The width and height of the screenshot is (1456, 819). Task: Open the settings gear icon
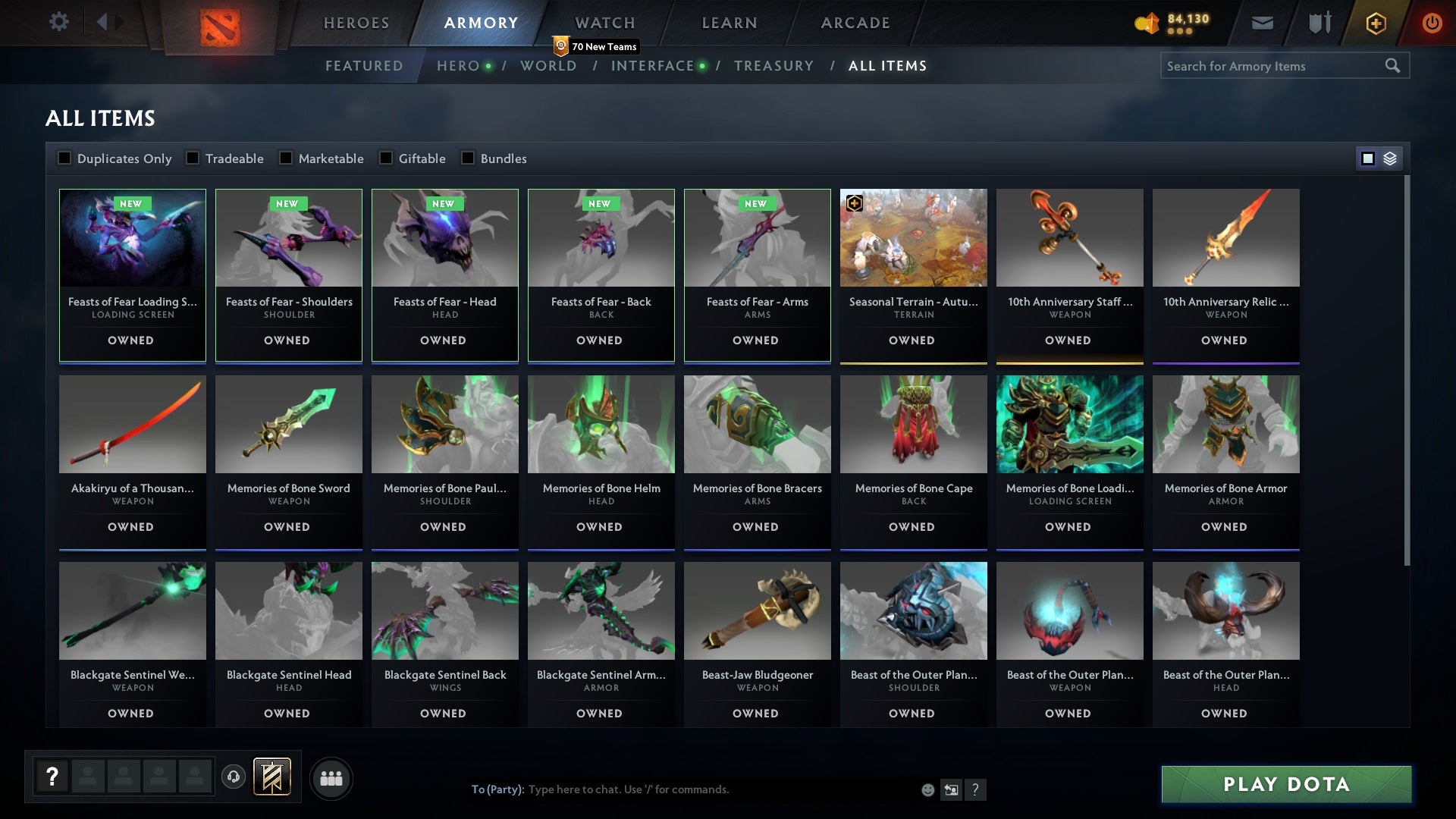pos(59,21)
